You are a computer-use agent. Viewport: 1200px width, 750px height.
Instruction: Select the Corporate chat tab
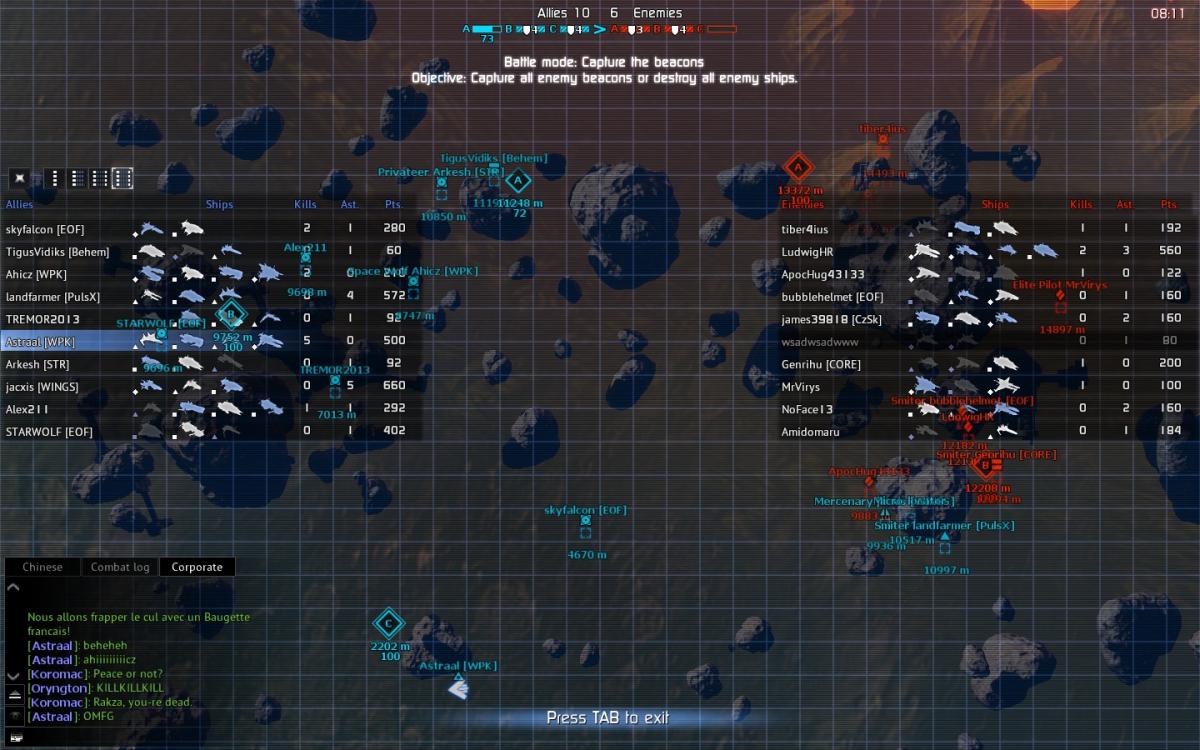[197, 567]
